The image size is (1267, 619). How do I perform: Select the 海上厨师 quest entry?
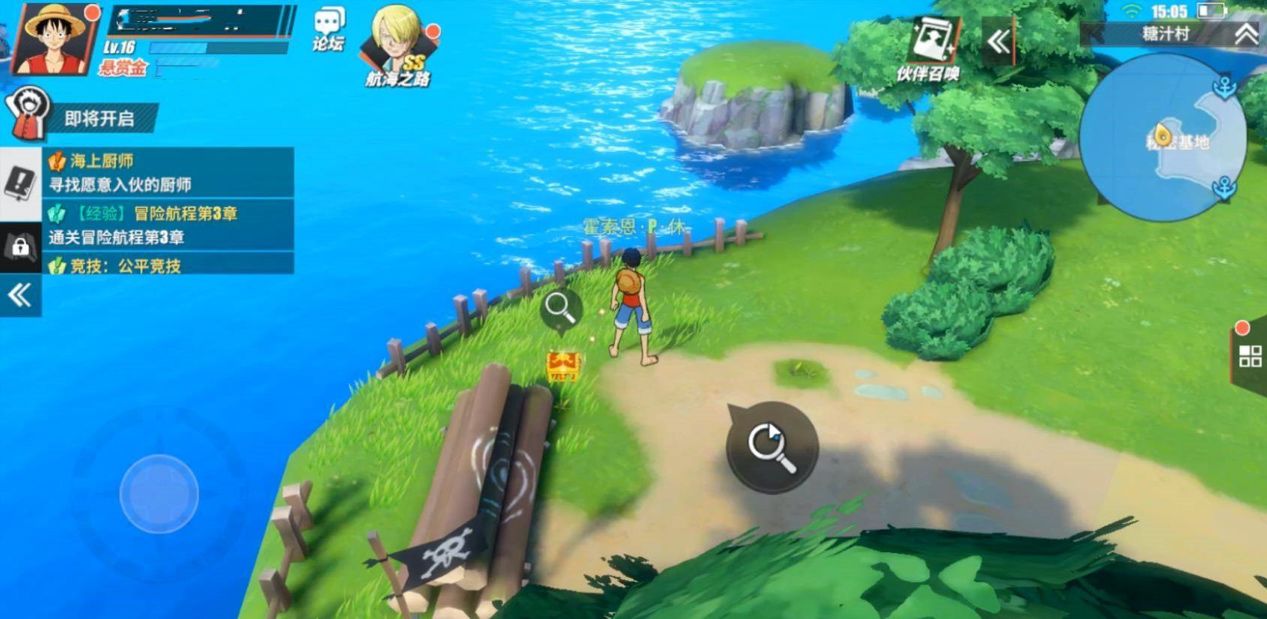point(168,172)
